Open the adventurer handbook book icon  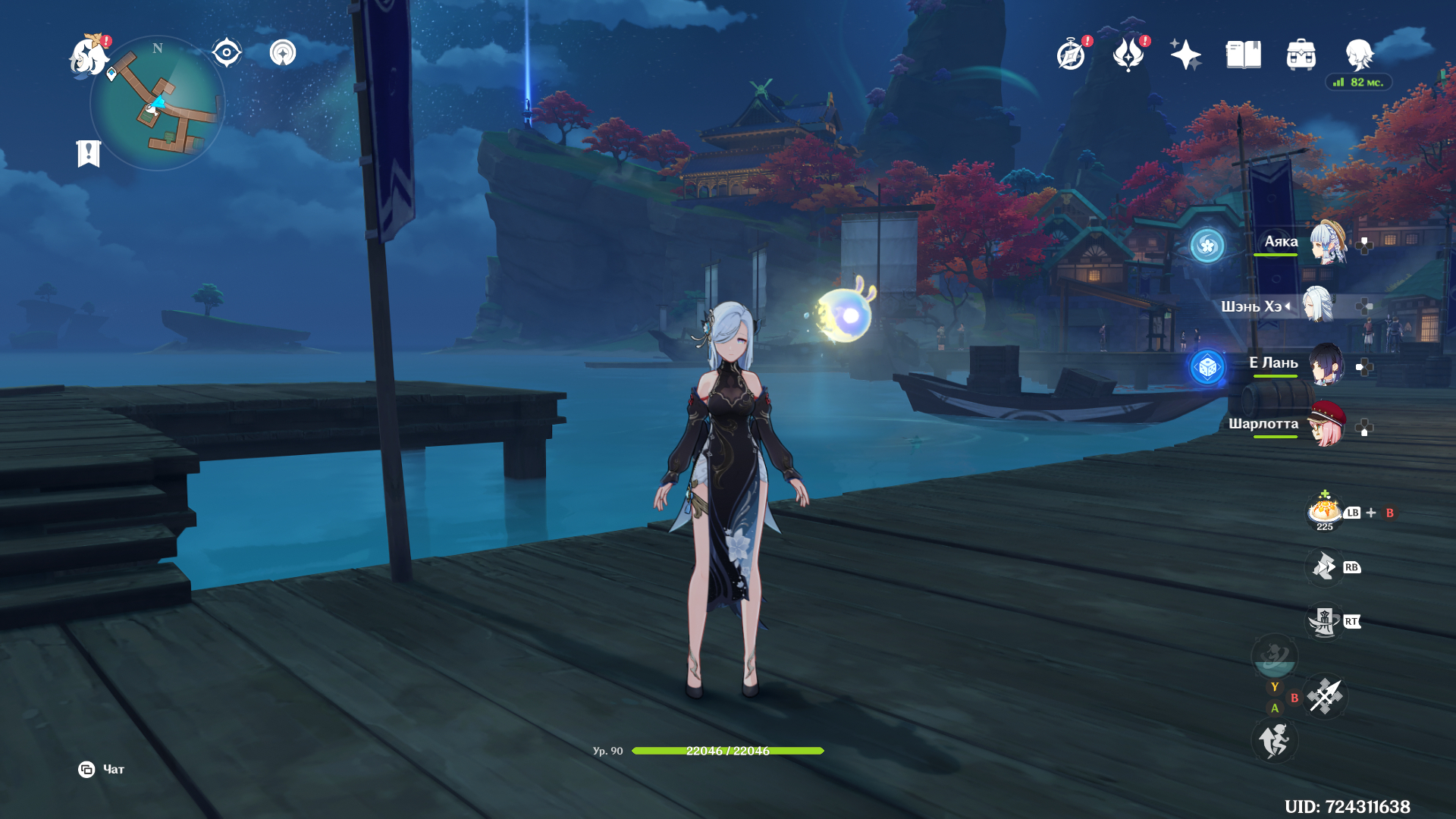pyautogui.click(x=1244, y=55)
